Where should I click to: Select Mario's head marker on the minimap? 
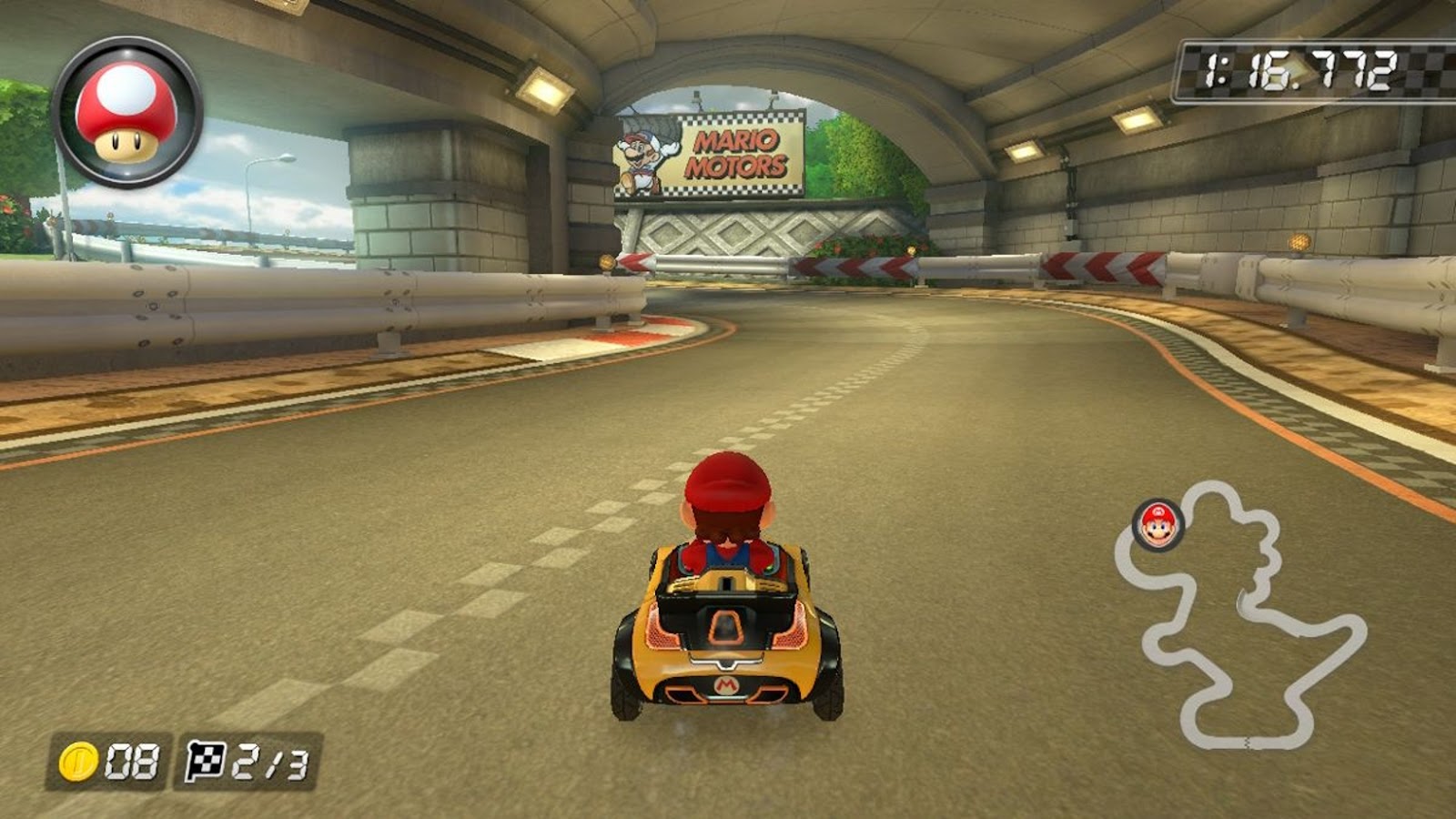1158,525
